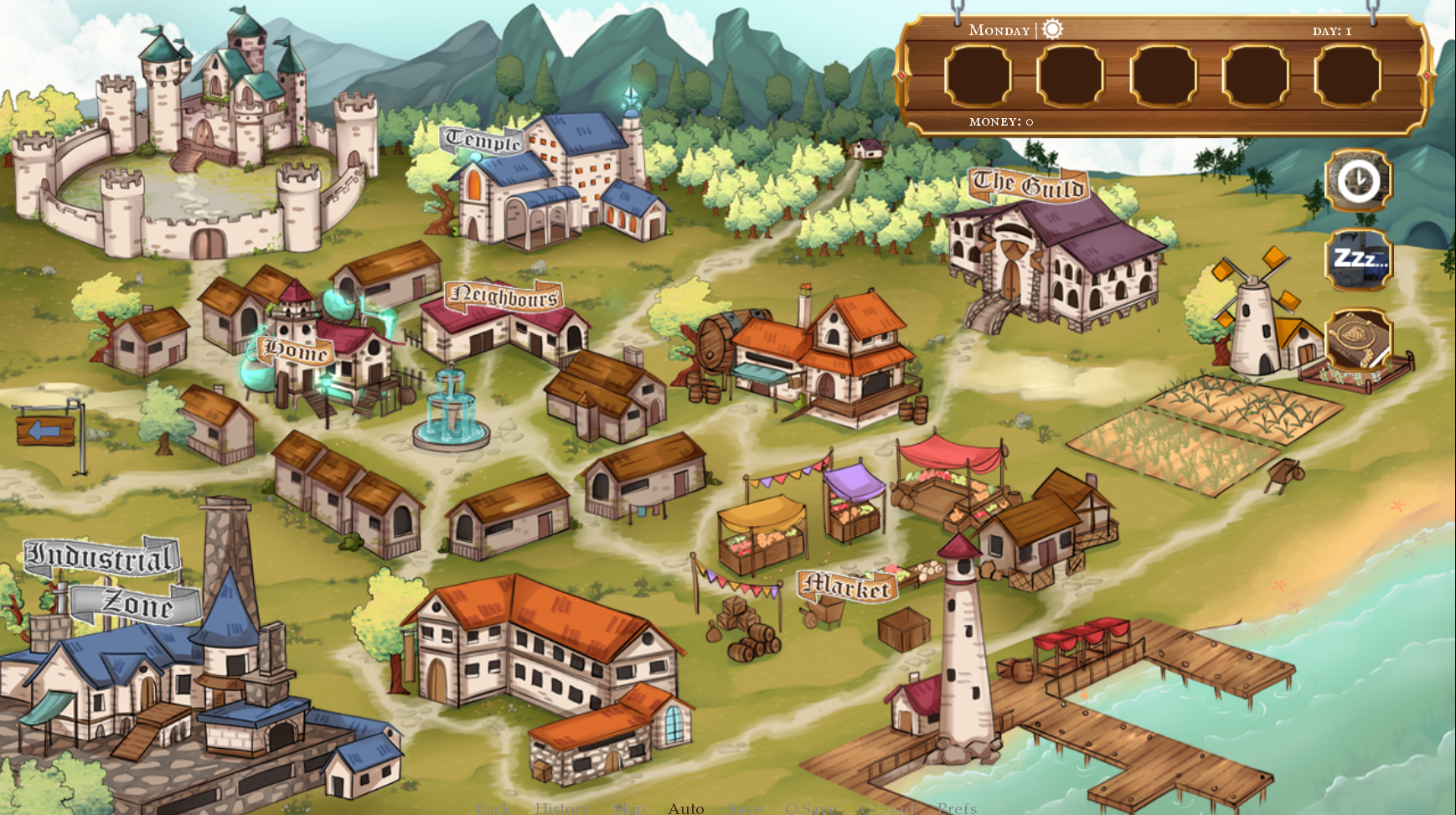Click Save in the quick menu
Viewport: 1456px width, 815px height.
click(744, 808)
